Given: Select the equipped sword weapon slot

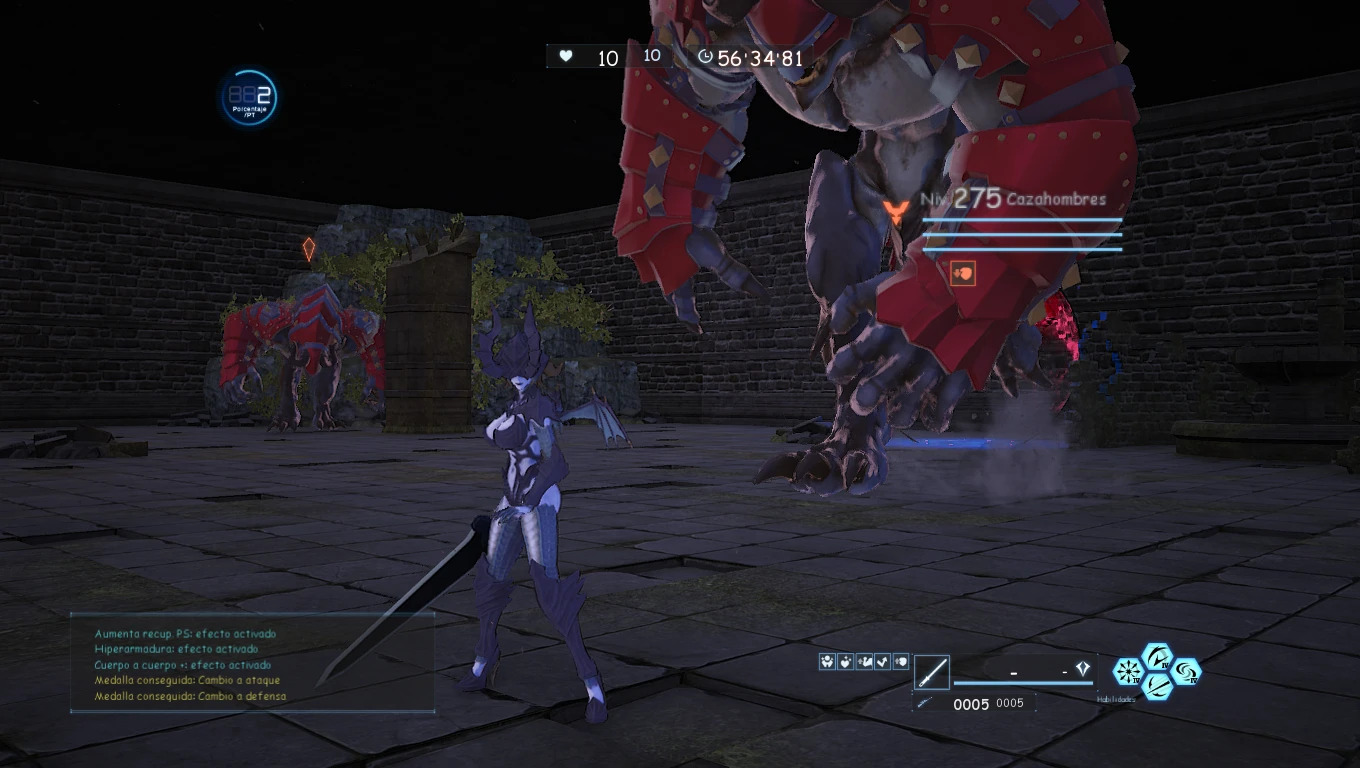Looking at the screenshot, I should (931, 672).
